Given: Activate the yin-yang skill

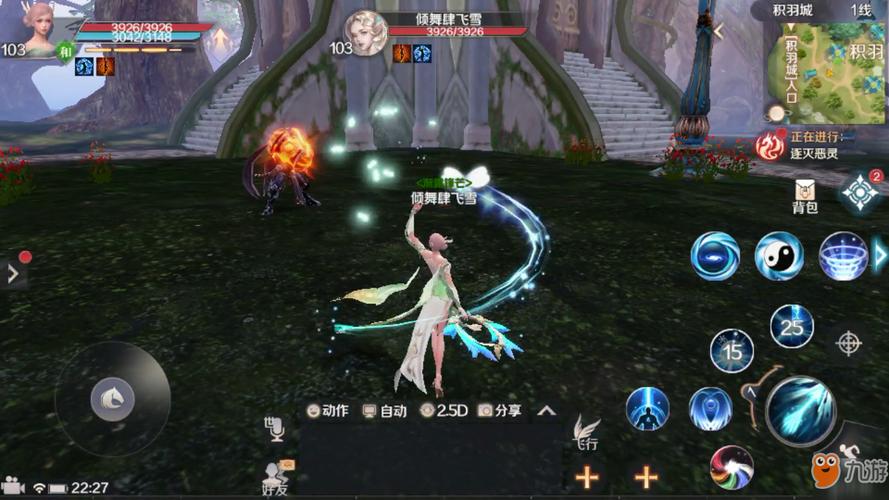Looking at the screenshot, I should (779, 256).
